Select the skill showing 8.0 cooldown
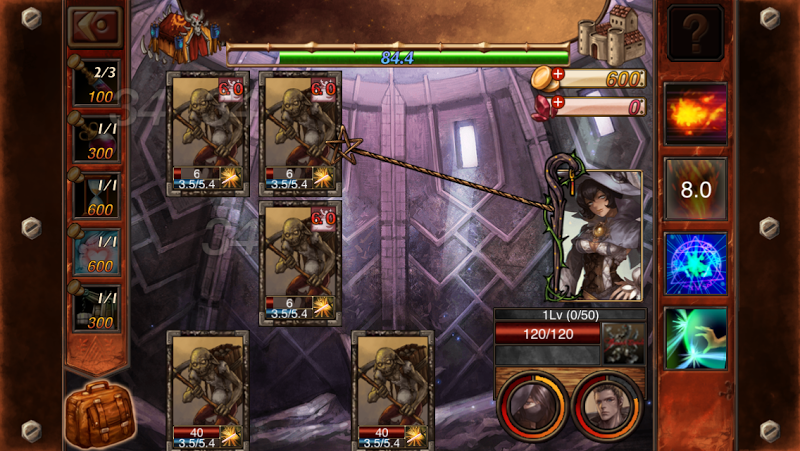Image resolution: width=800 pixels, height=451 pixels. 695,189
